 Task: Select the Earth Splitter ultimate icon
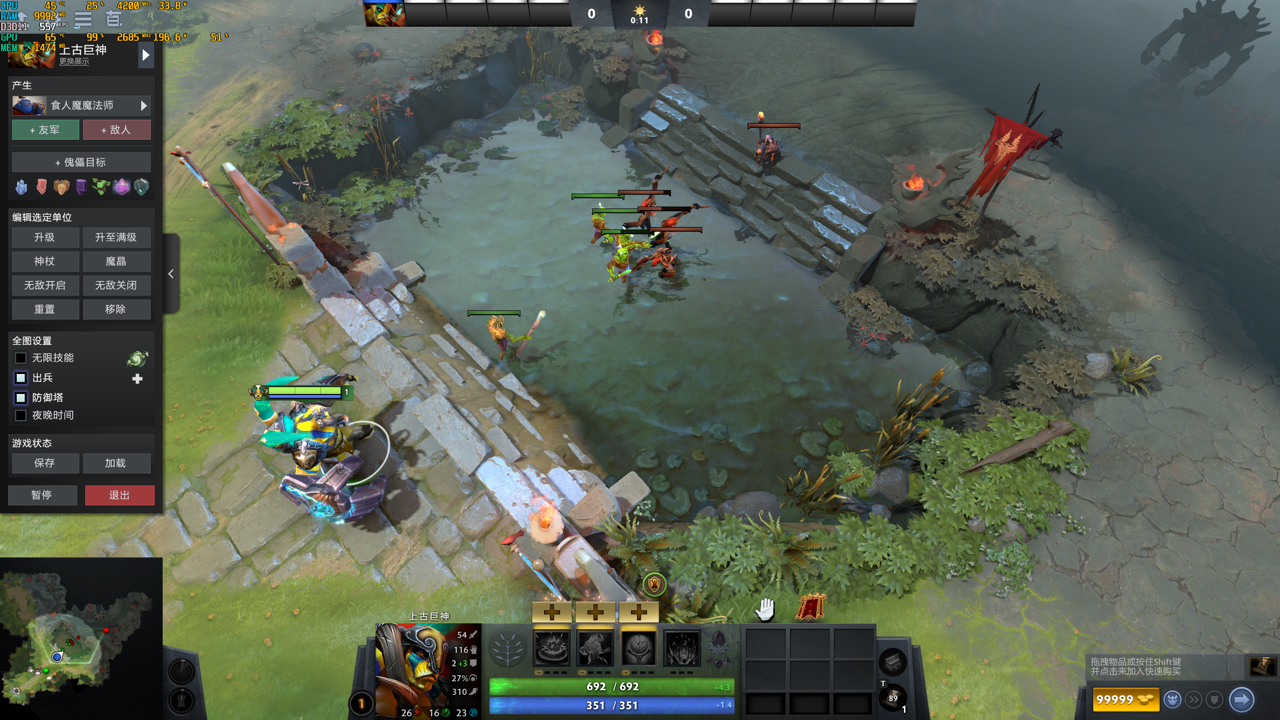680,647
